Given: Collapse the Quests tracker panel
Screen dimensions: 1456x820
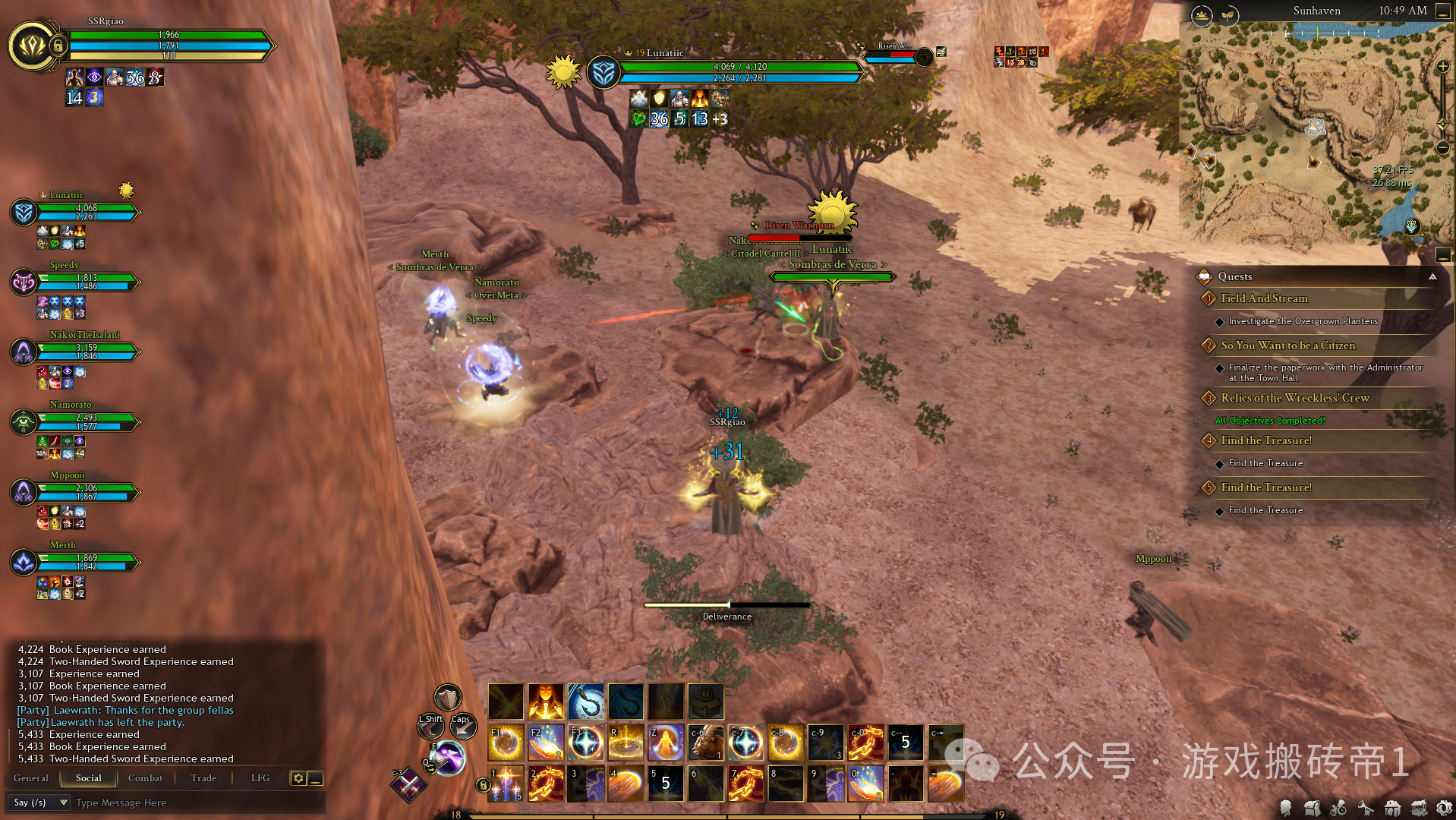Looking at the screenshot, I should 1432,276.
